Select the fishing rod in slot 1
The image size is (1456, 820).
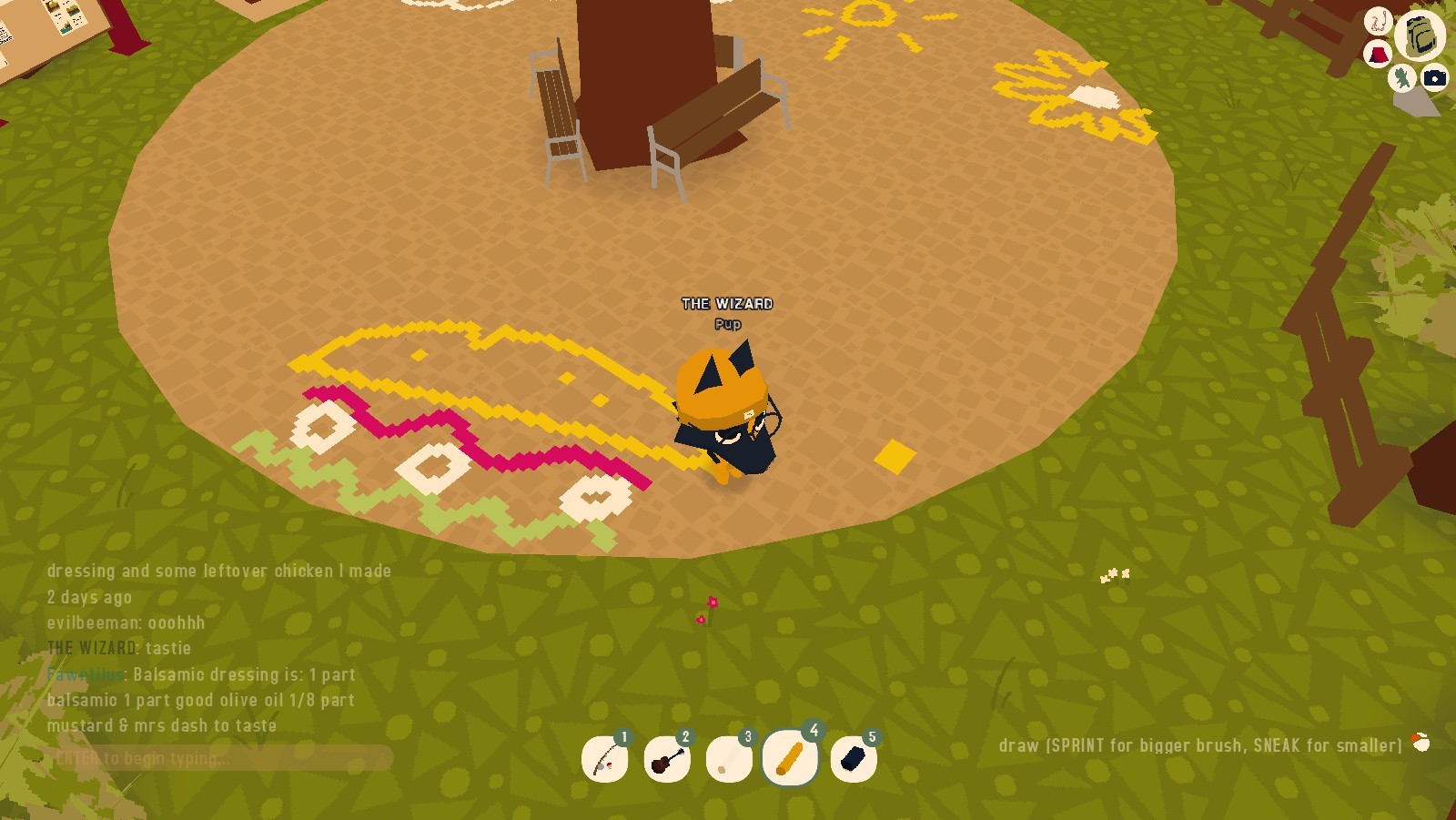[x=605, y=757]
